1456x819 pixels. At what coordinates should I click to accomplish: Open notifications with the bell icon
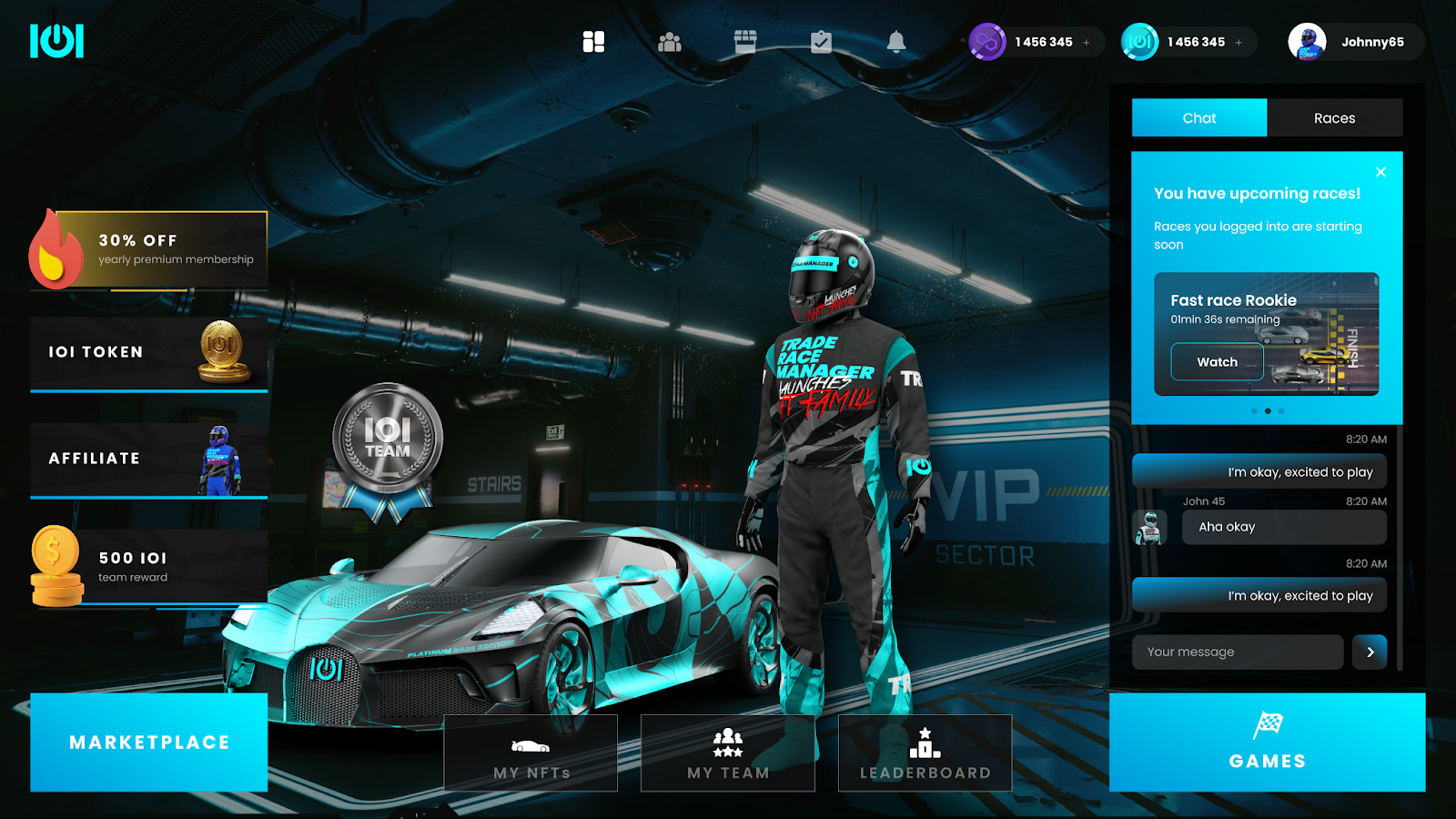pyautogui.click(x=896, y=42)
